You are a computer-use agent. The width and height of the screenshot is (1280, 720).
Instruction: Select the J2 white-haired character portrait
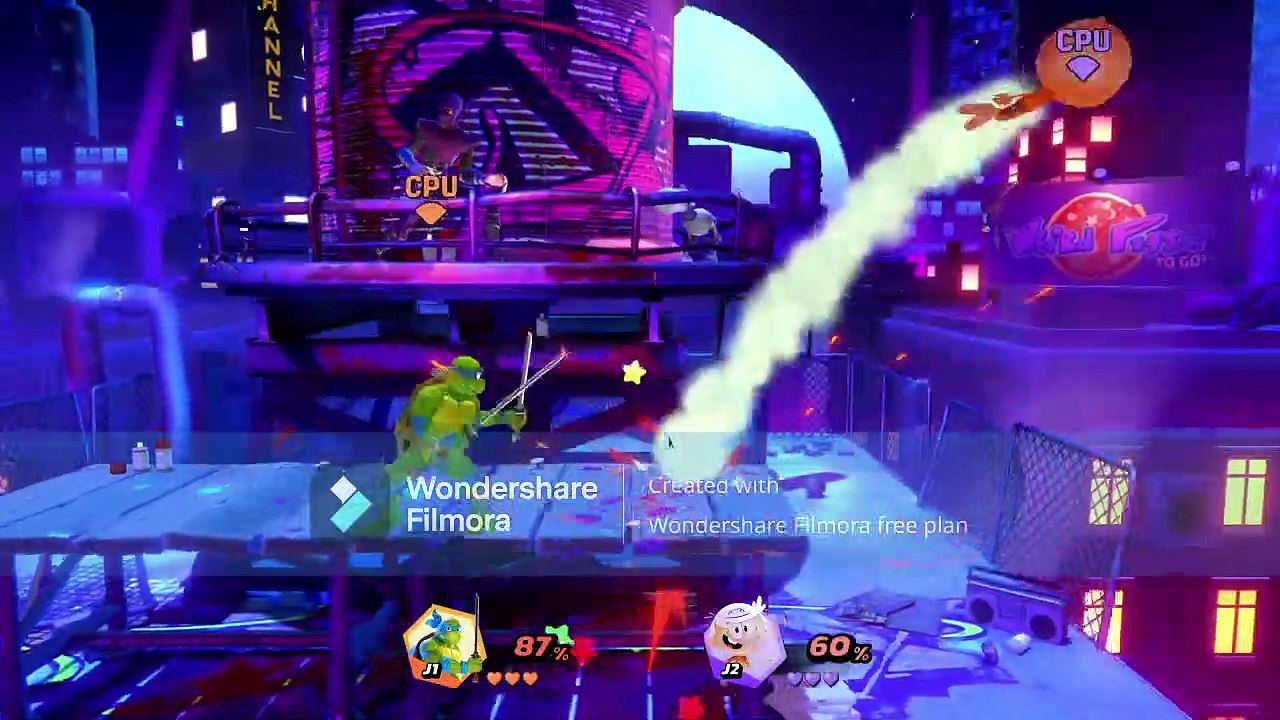click(x=742, y=640)
